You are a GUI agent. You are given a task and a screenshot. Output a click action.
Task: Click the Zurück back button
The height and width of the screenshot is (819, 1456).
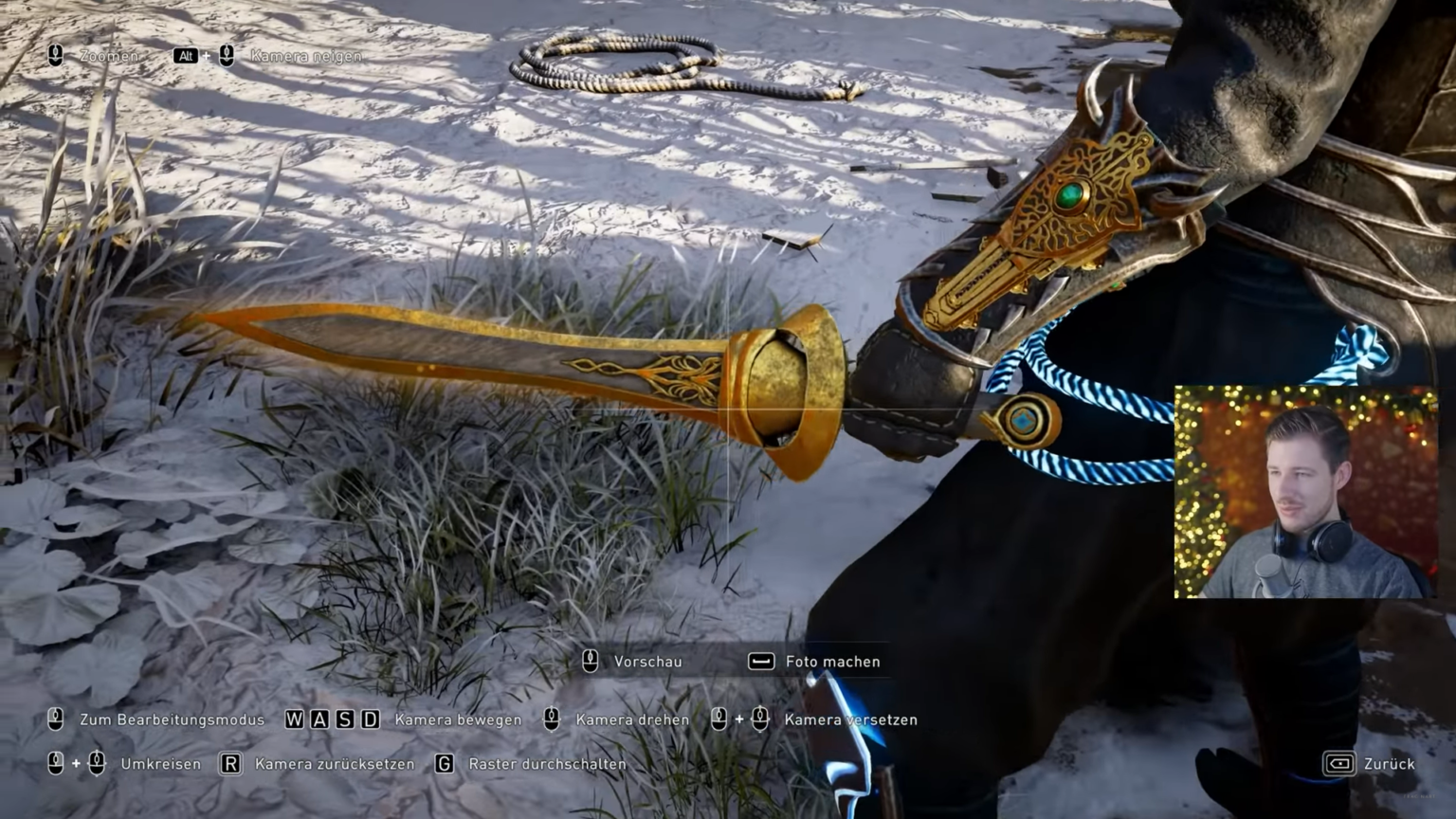[1369, 764]
